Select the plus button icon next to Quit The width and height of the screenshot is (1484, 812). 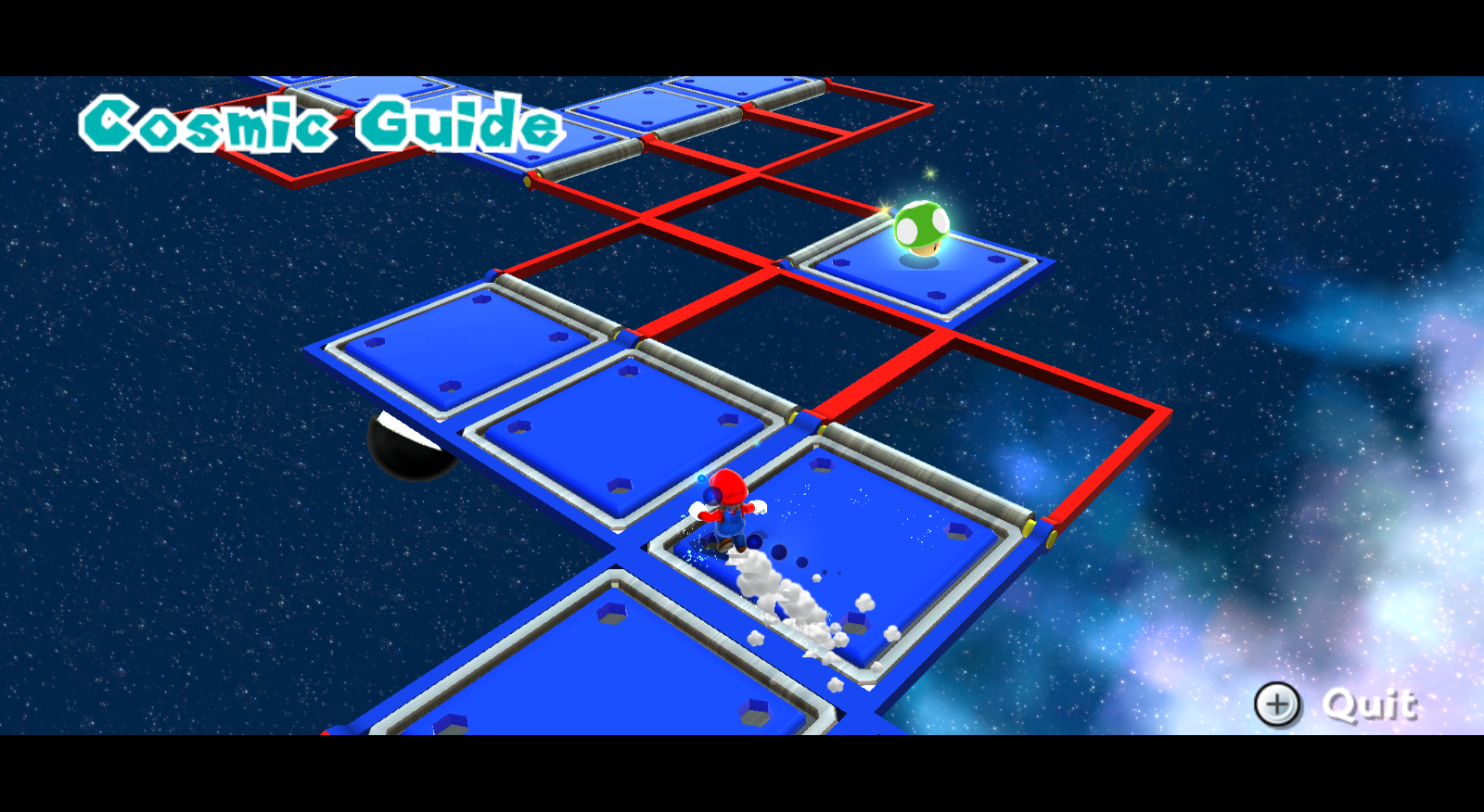(x=1278, y=704)
